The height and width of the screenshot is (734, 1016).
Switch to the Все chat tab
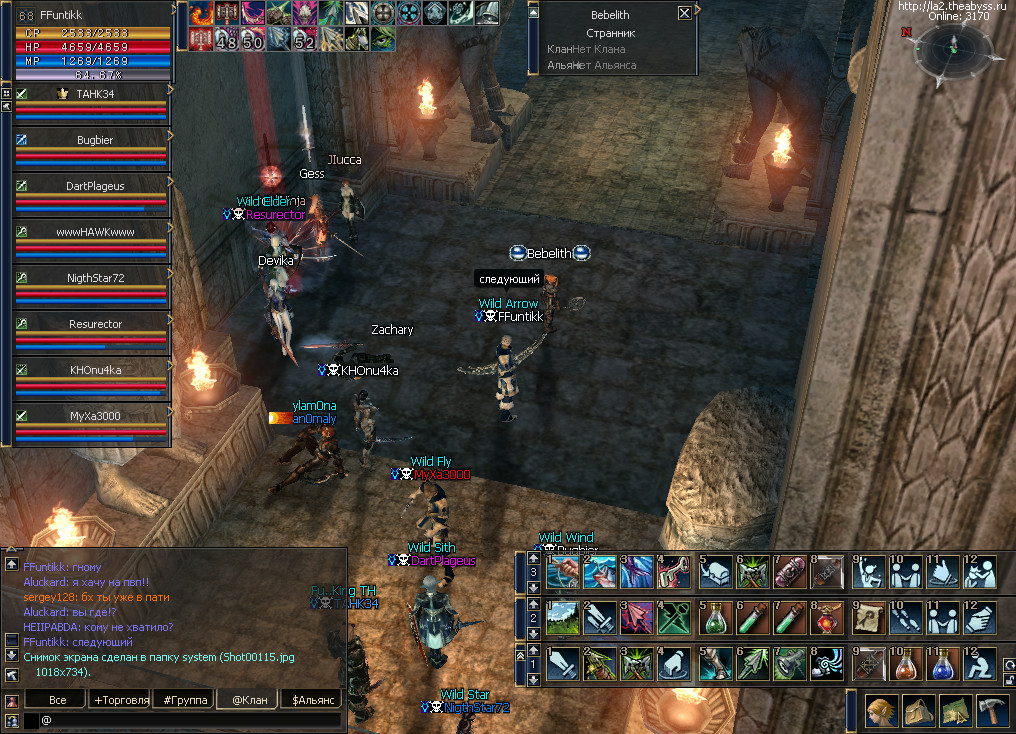pyautogui.click(x=58, y=700)
